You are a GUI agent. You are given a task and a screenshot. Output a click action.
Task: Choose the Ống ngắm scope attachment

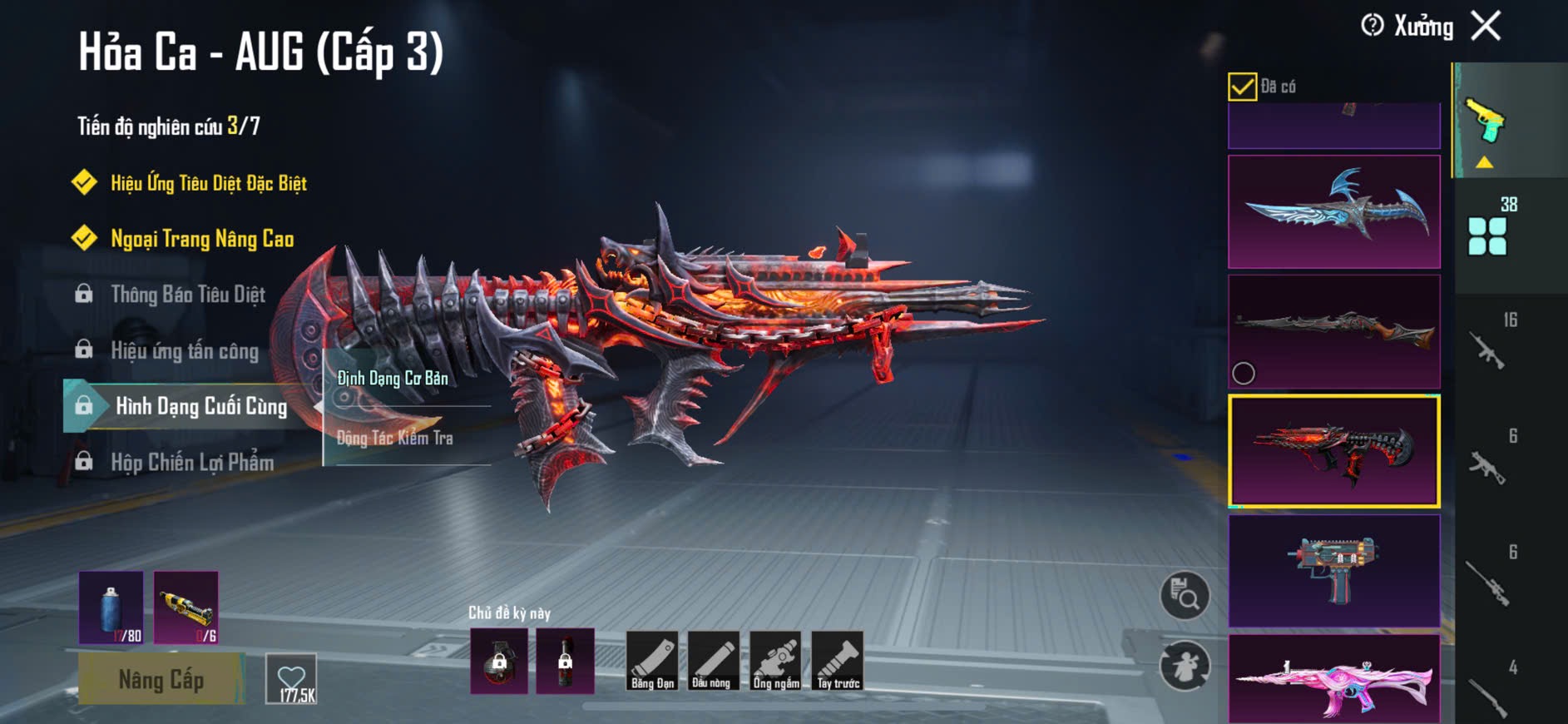click(775, 661)
